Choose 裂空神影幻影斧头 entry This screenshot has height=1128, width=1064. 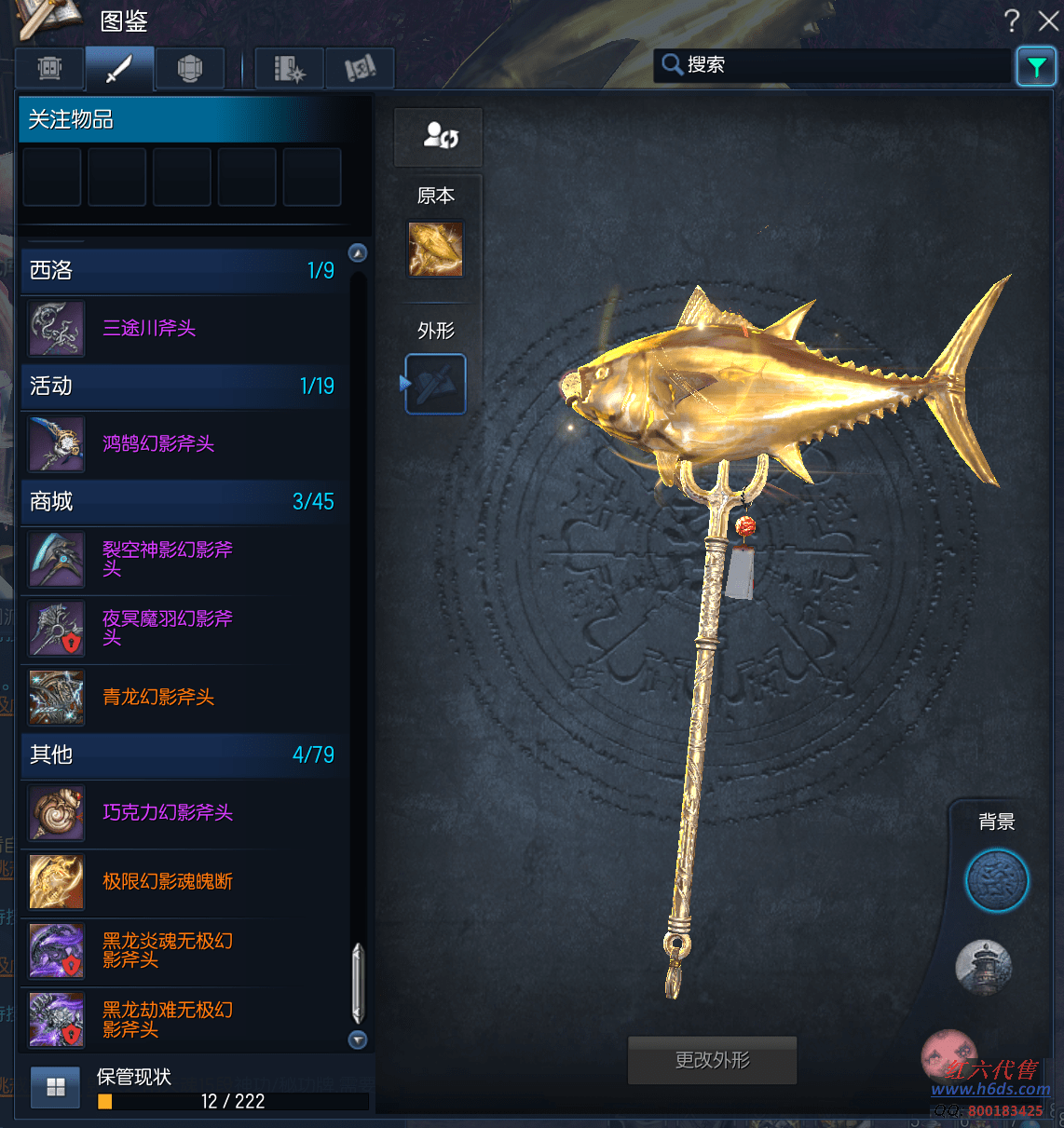(x=168, y=559)
